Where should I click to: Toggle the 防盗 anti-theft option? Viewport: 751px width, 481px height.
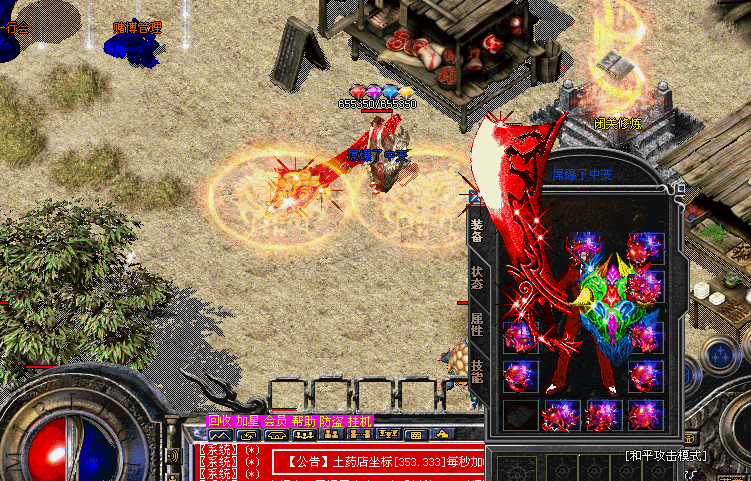pos(331,422)
